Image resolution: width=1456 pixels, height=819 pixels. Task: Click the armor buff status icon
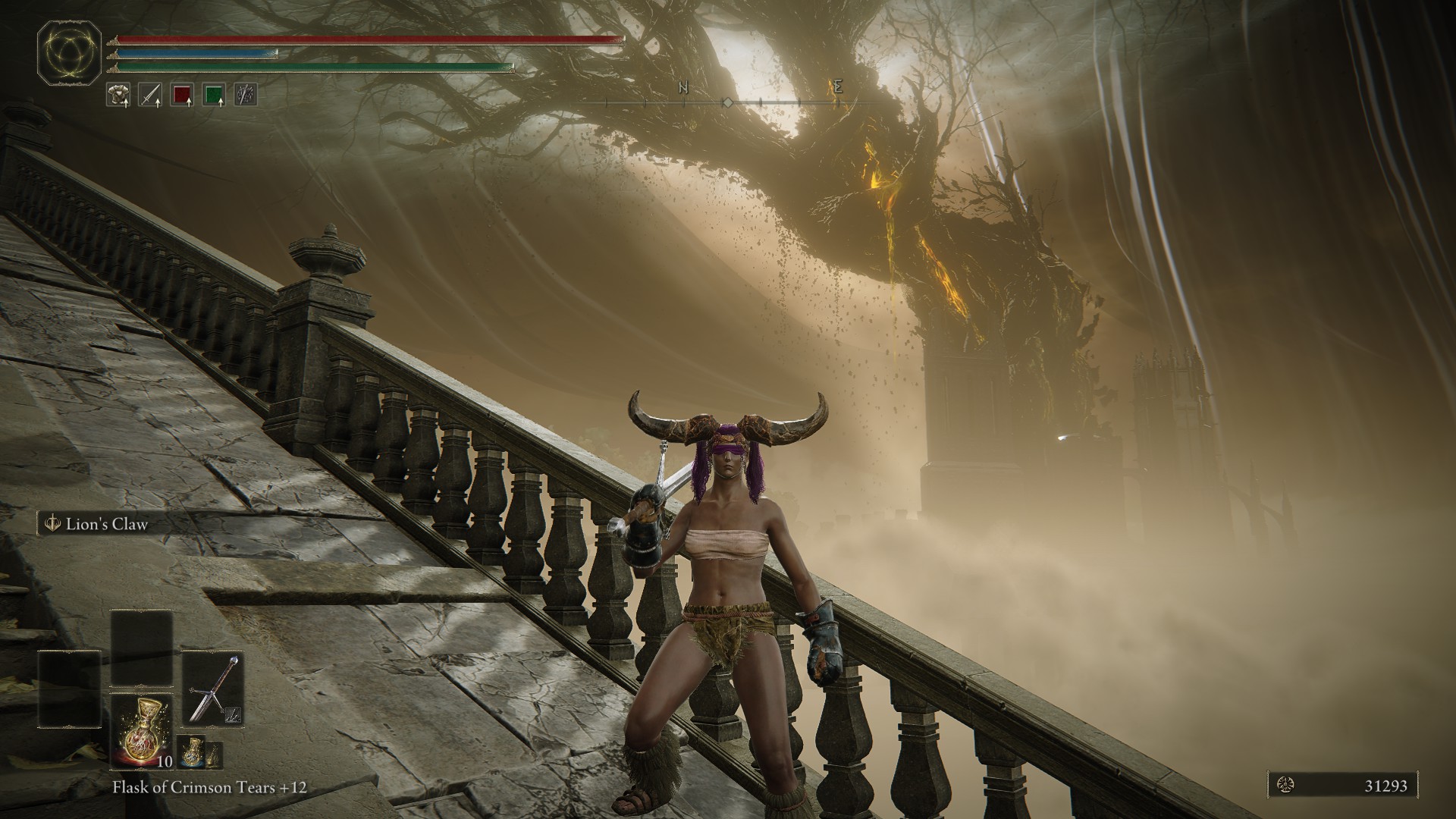(x=117, y=94)
